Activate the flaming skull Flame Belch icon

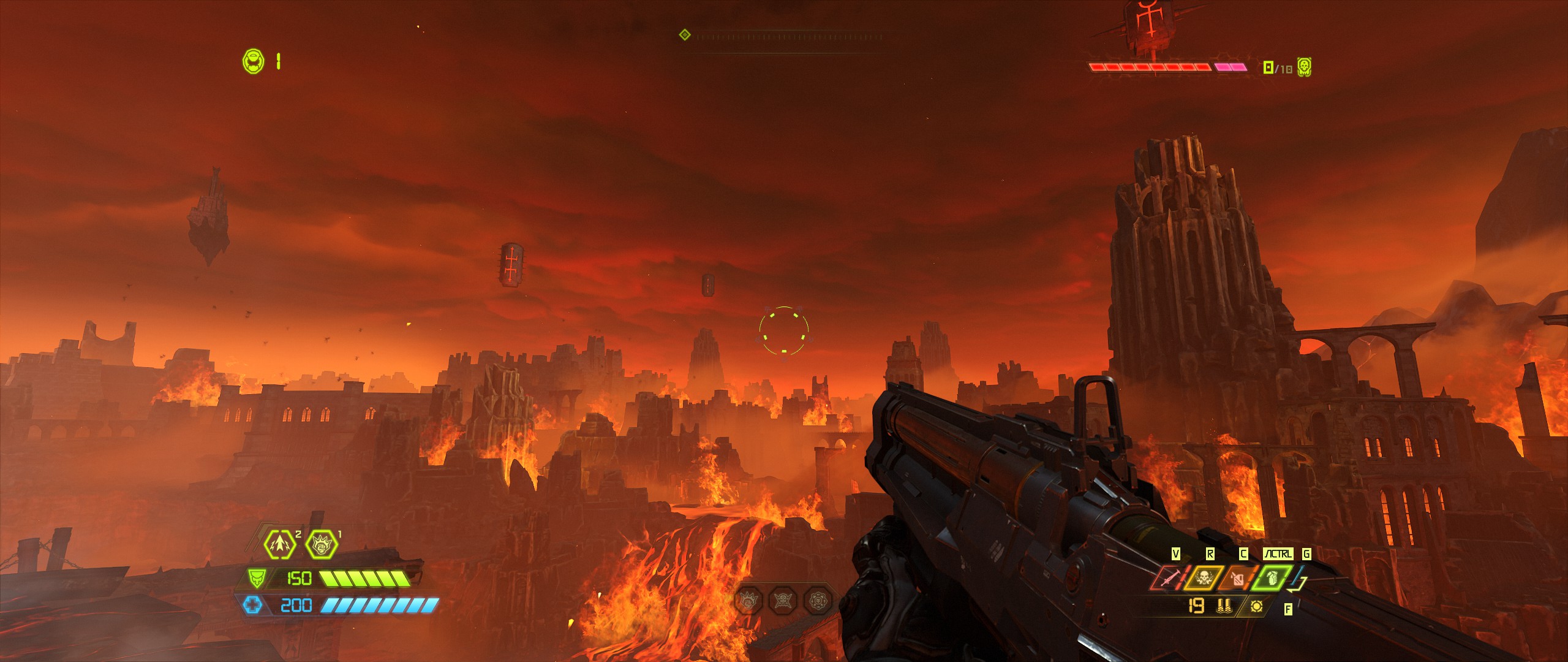[x=1203, y=579]
